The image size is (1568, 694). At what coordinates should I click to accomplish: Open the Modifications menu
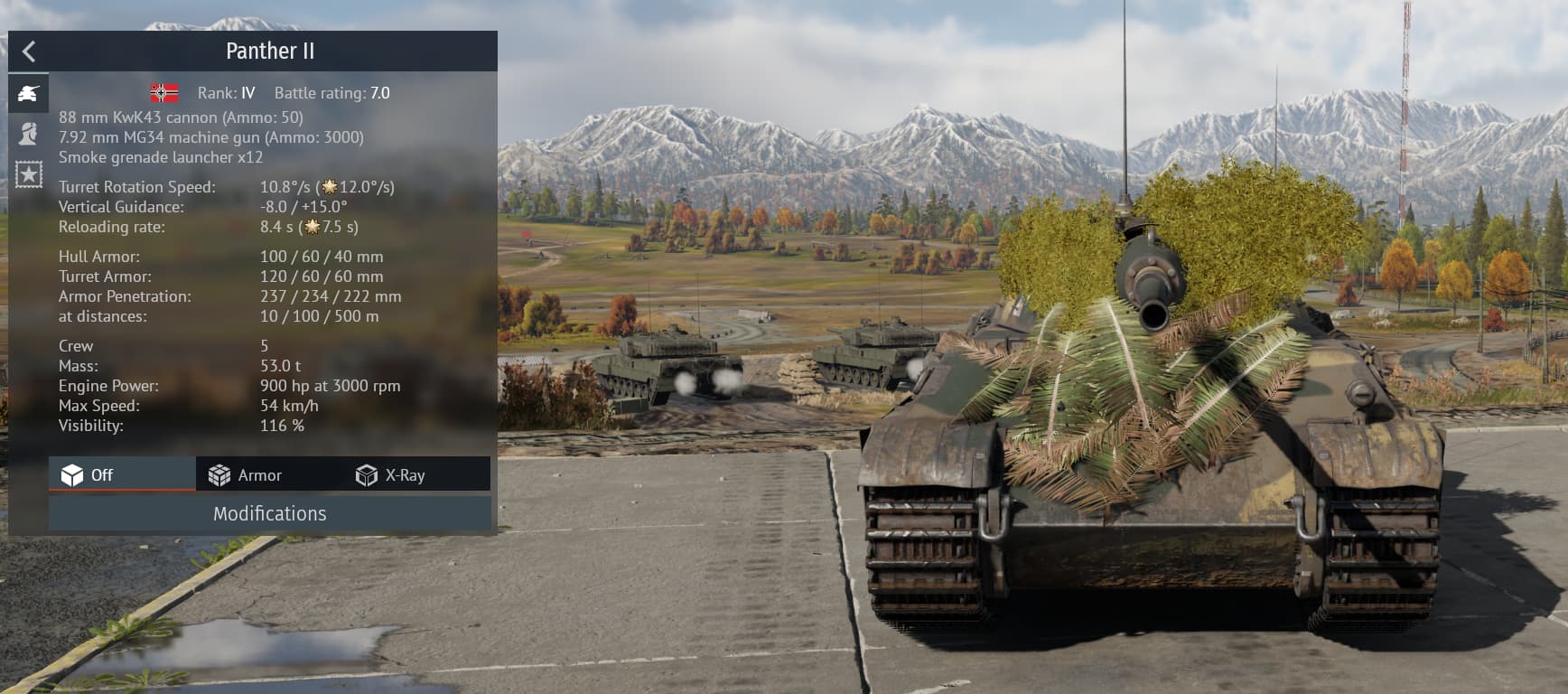[x=269, y=513]
